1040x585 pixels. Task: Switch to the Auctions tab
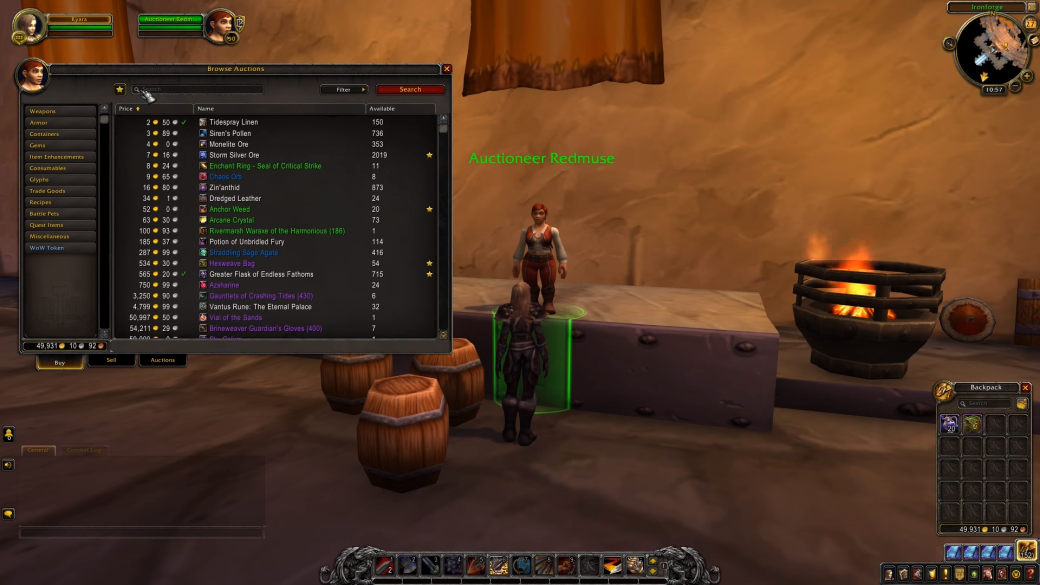coord(162,360)
